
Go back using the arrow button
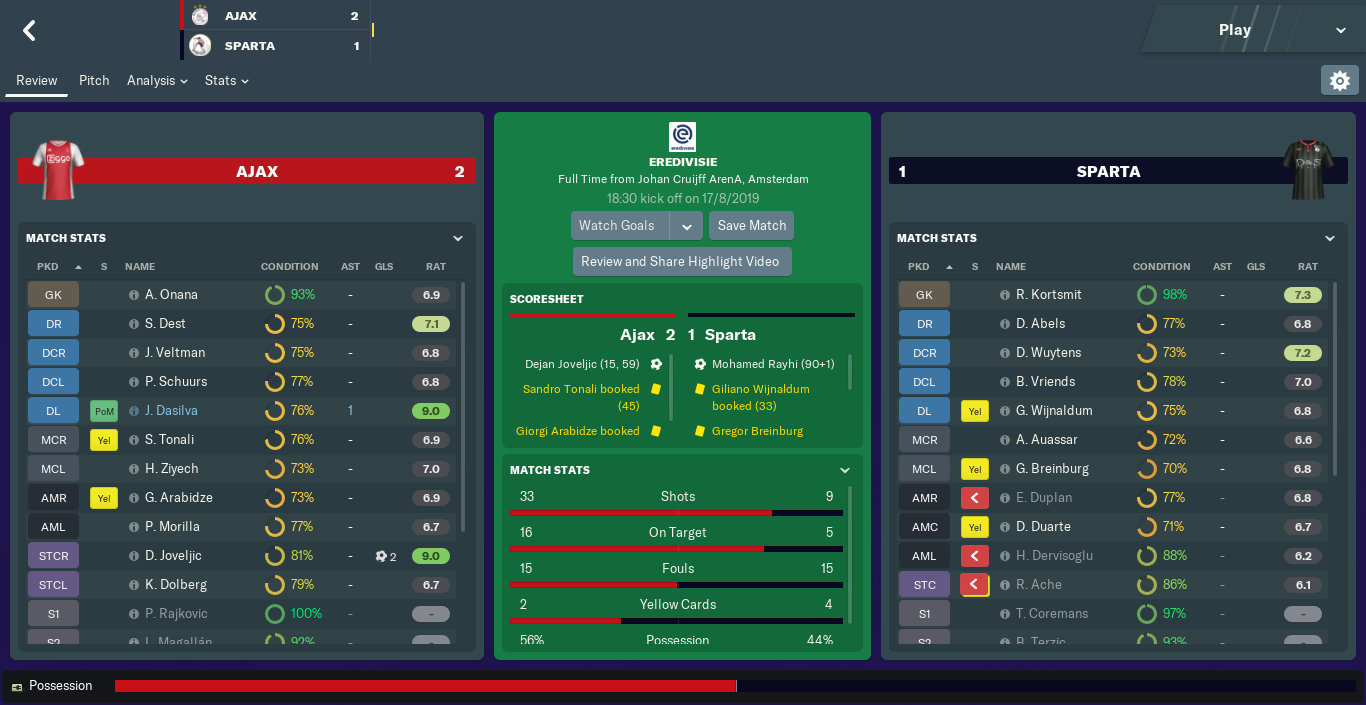coord(29,31)
